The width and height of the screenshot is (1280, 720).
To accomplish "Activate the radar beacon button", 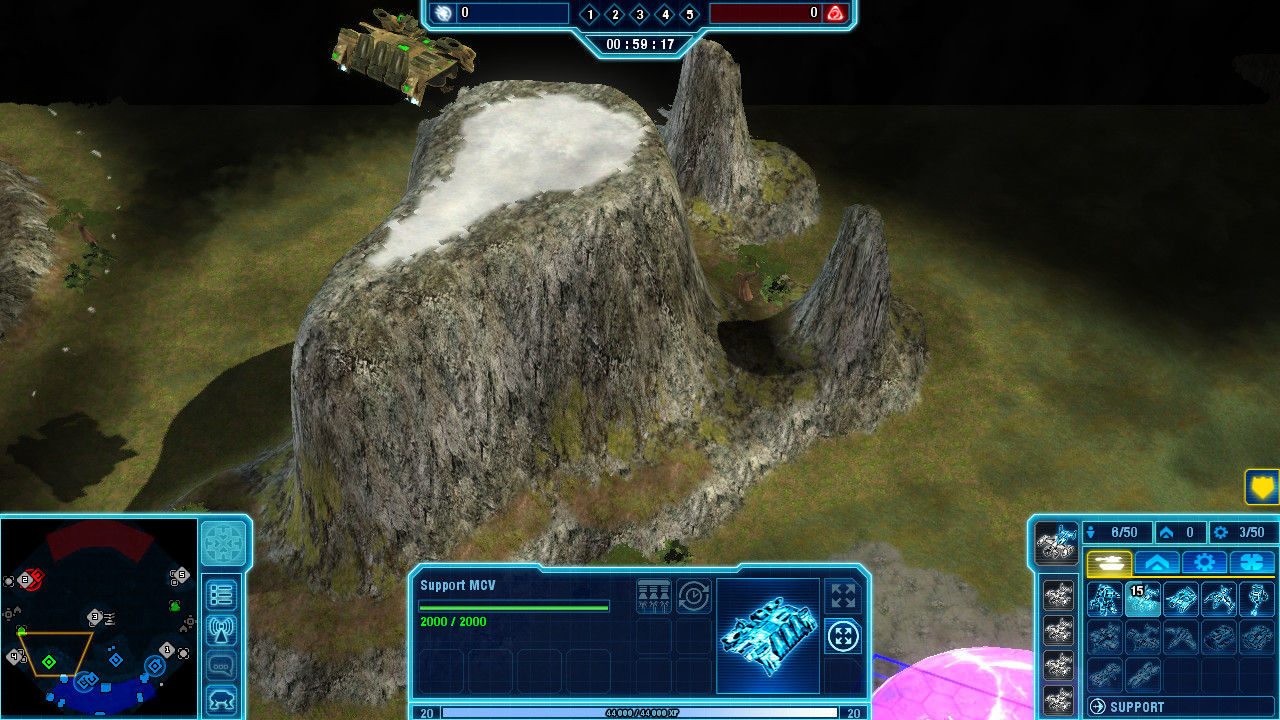I will tap(221, 630).
